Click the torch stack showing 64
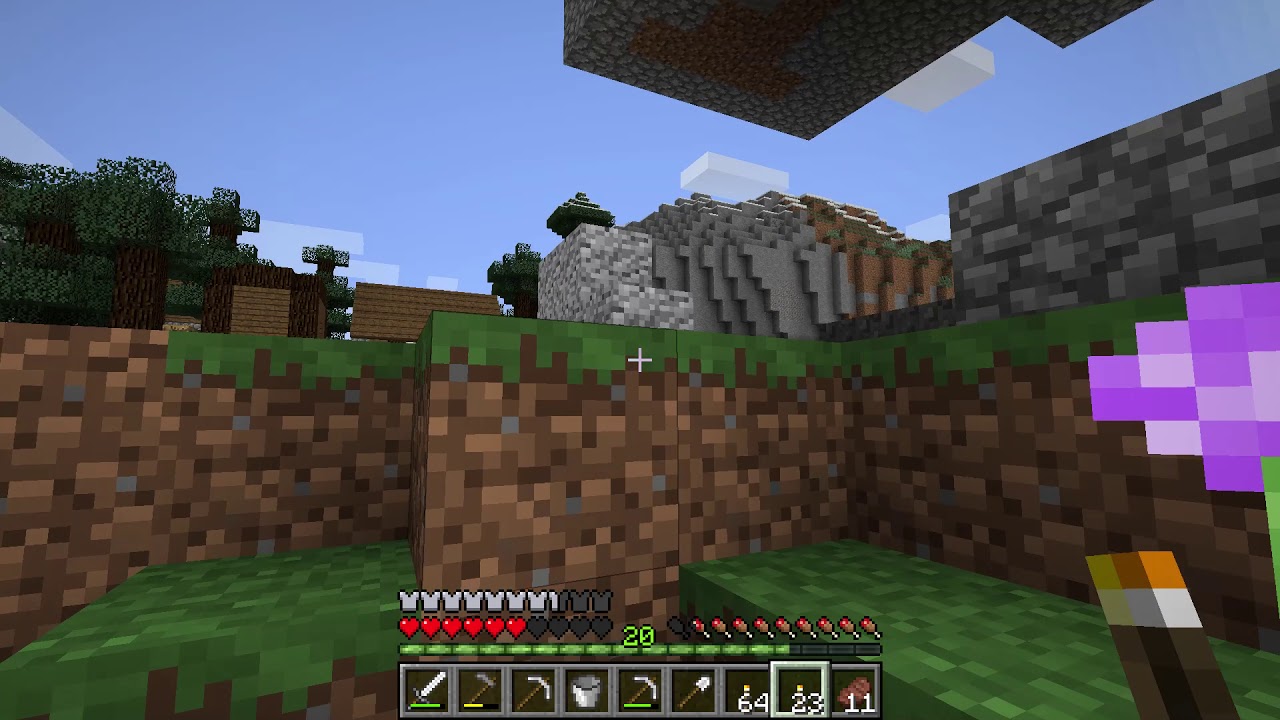This screenshot has width=1280, height=720. 746,688
